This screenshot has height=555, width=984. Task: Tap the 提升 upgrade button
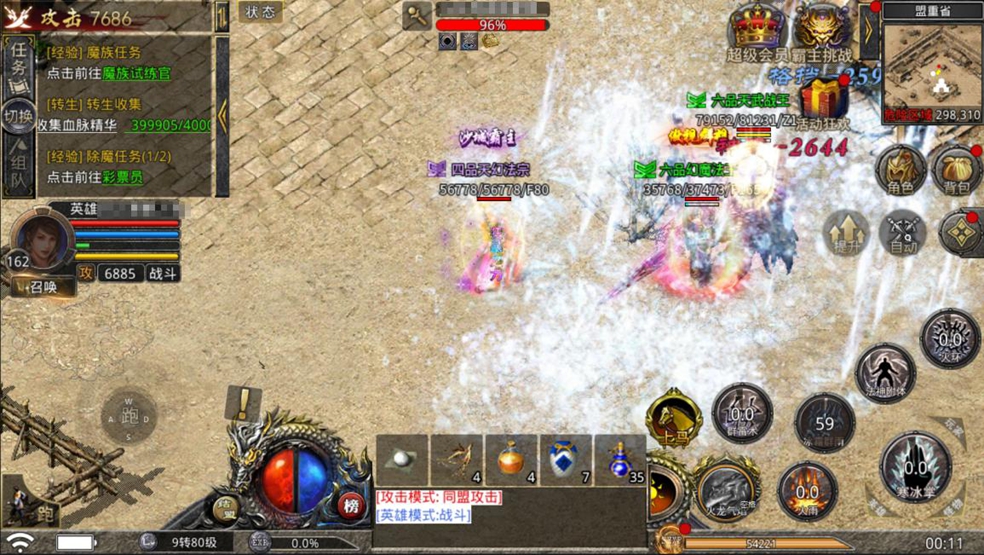pos(846,234)
